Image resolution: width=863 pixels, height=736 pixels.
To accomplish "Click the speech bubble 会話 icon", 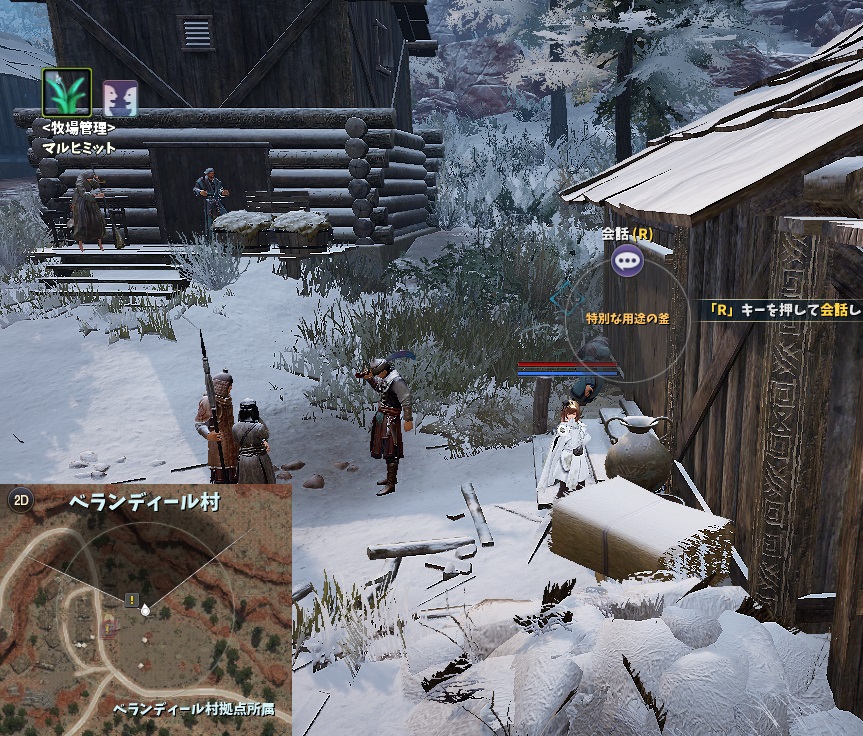I will 628,262.
